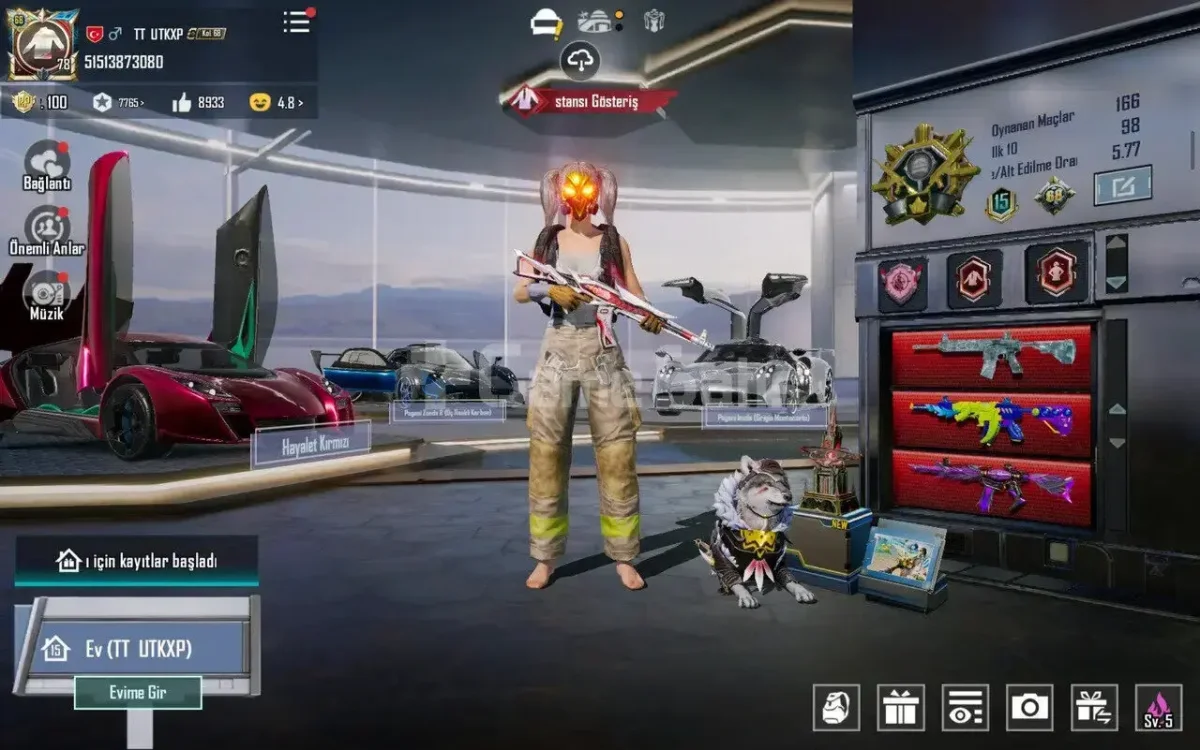Open the backpack inventory icon
The width and height of the screenshot is (1200, 750).
[x=836, y=707]
